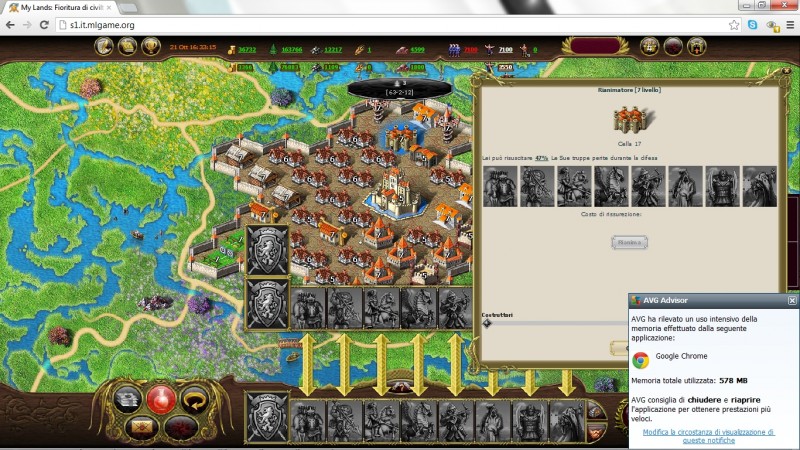
Task: Click the Rianima resurrection button
Action: [x=629, y=242]
